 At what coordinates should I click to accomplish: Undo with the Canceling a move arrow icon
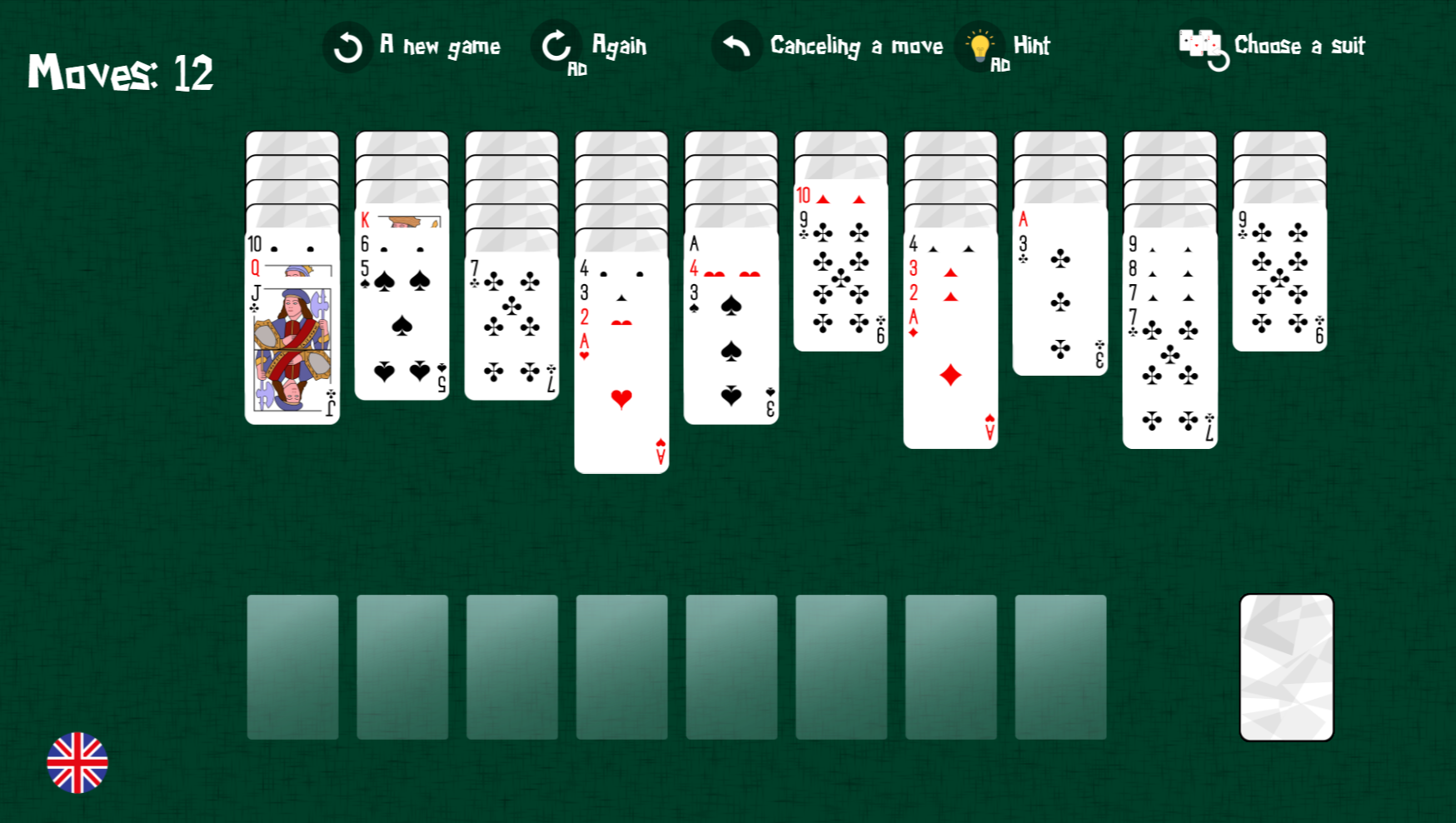coord(735,44)
